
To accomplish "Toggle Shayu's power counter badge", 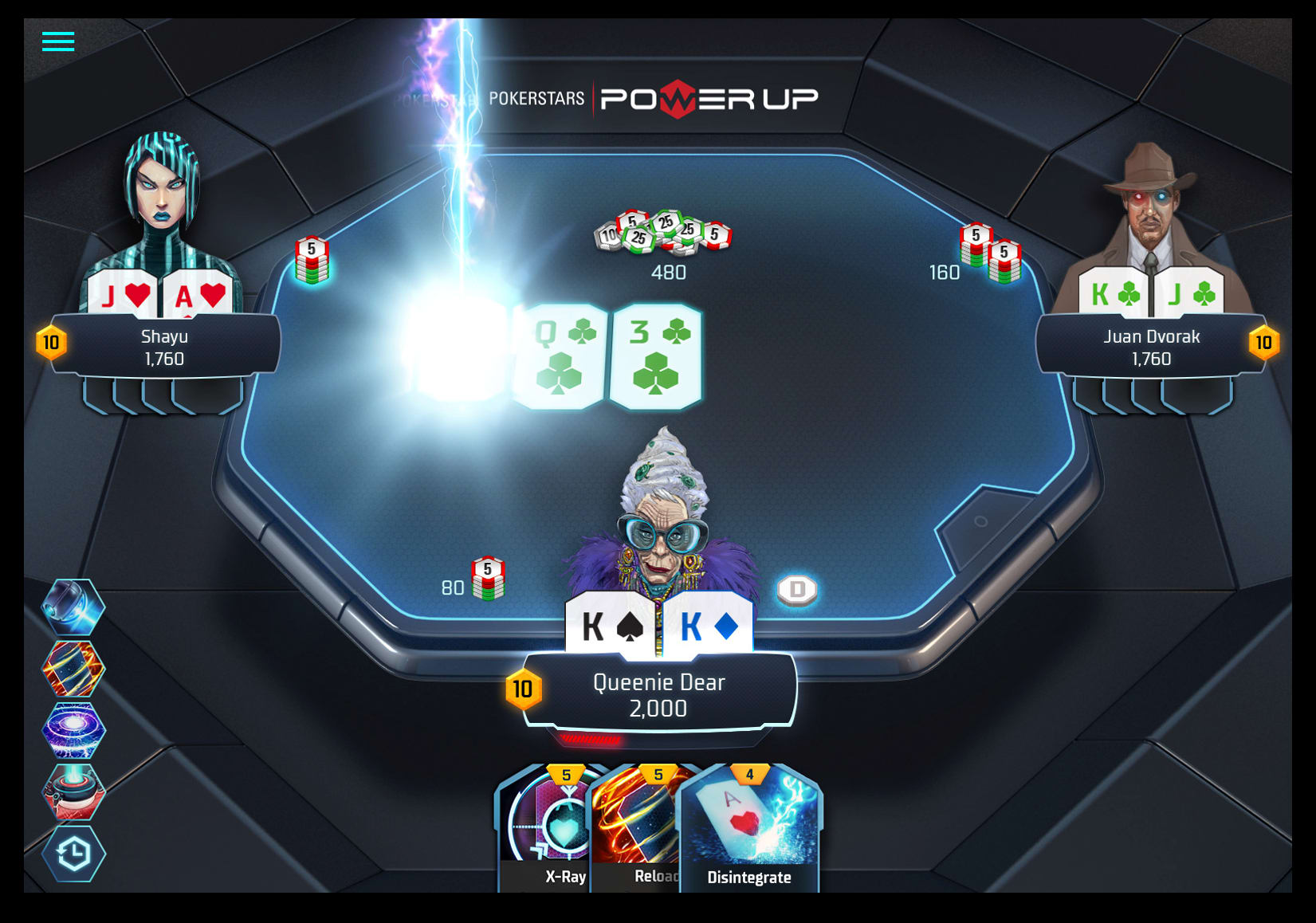I will point(51,344).
